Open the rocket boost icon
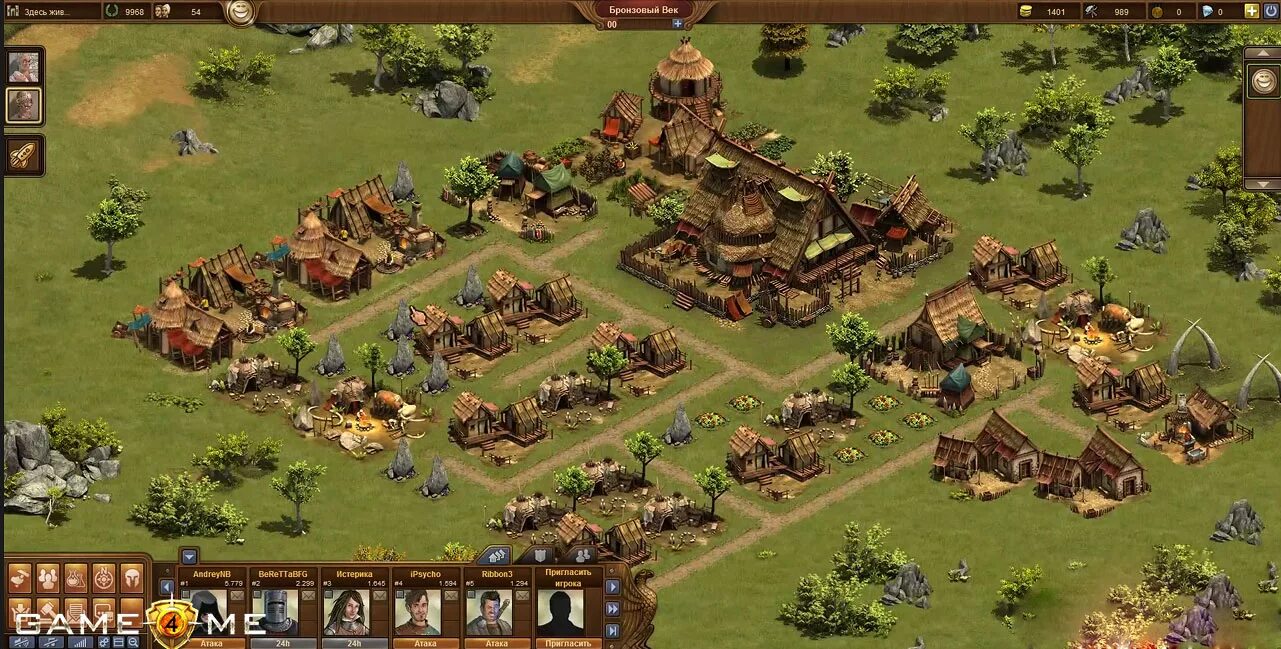Screen dimensions: 1281x649 point(23,154)
